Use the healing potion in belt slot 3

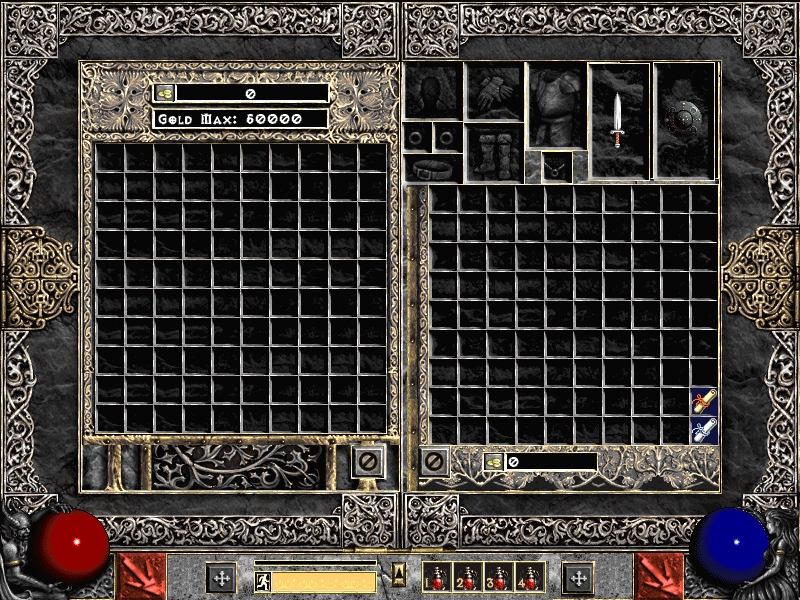[497, 578]
